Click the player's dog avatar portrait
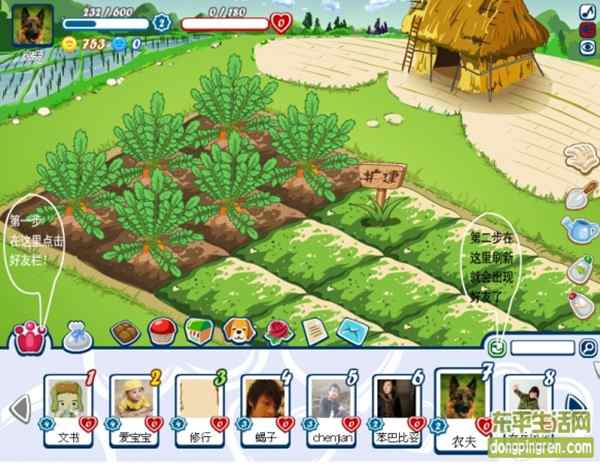The image size is (600, 464). 31,24
